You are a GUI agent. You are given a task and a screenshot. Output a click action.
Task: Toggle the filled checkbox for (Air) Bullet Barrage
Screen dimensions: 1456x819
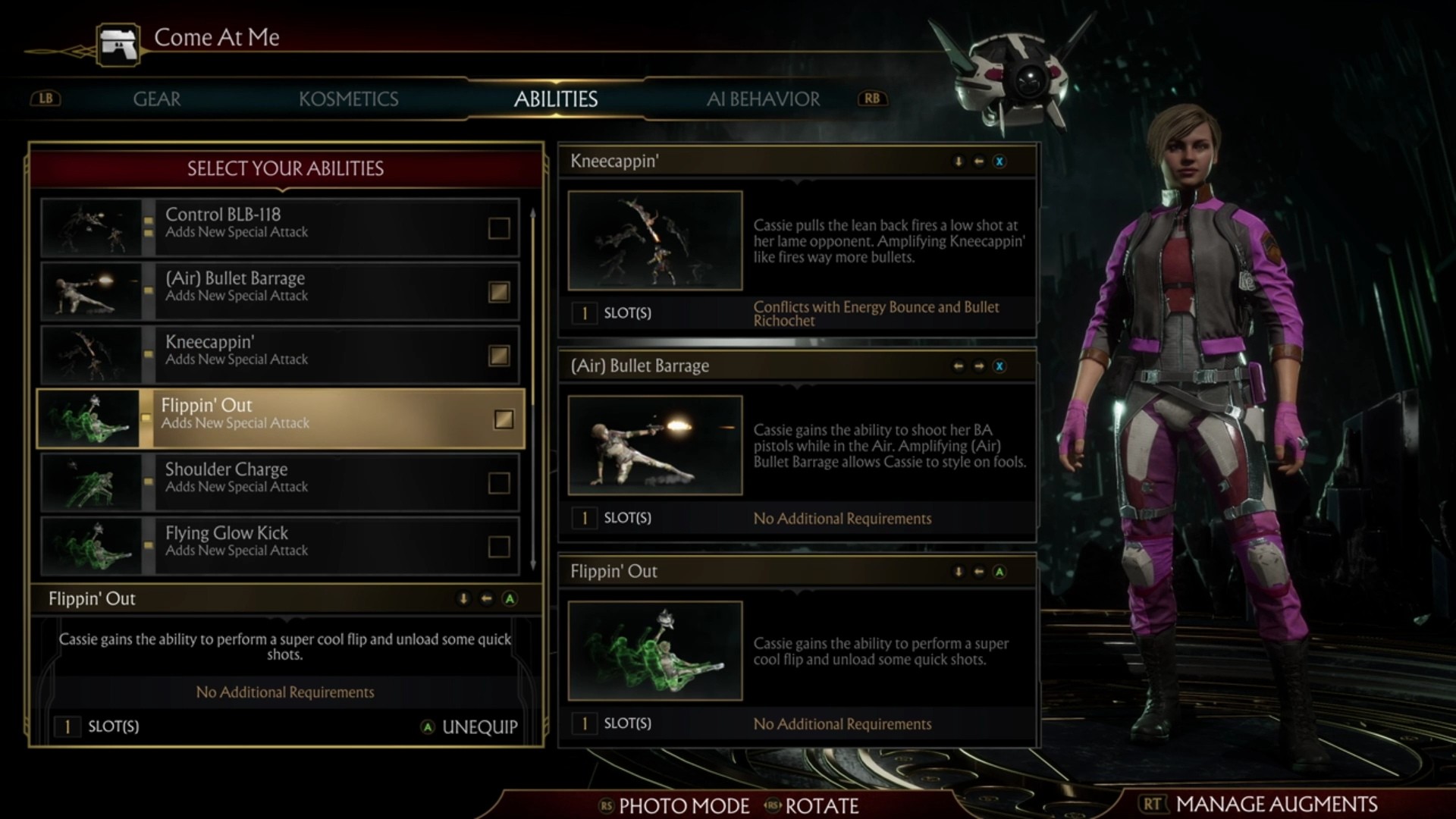click(500, 291)
